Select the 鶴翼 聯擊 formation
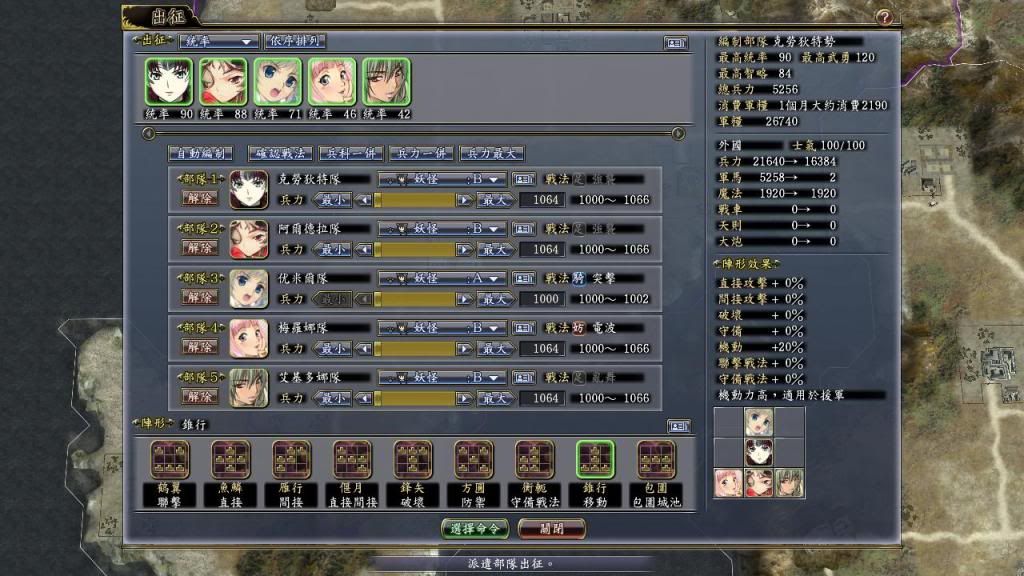 pyautogui.click(x=170, y=468)
